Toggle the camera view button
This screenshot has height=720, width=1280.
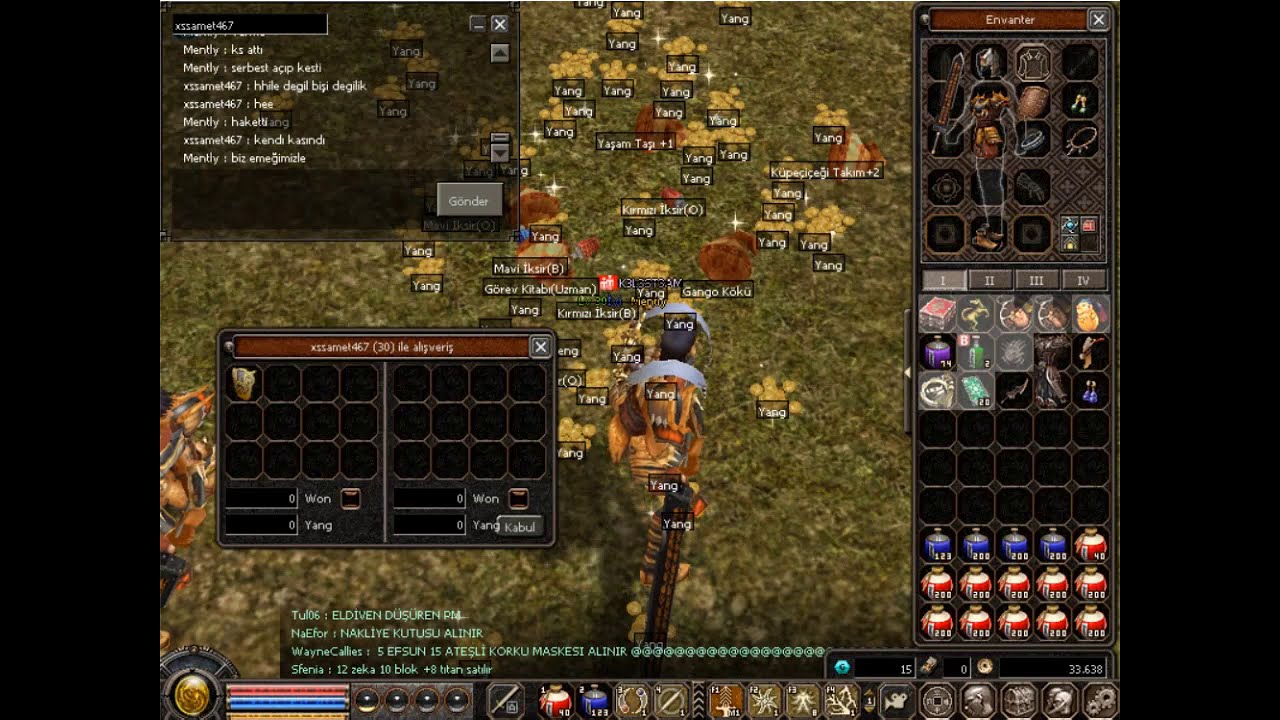896,700
